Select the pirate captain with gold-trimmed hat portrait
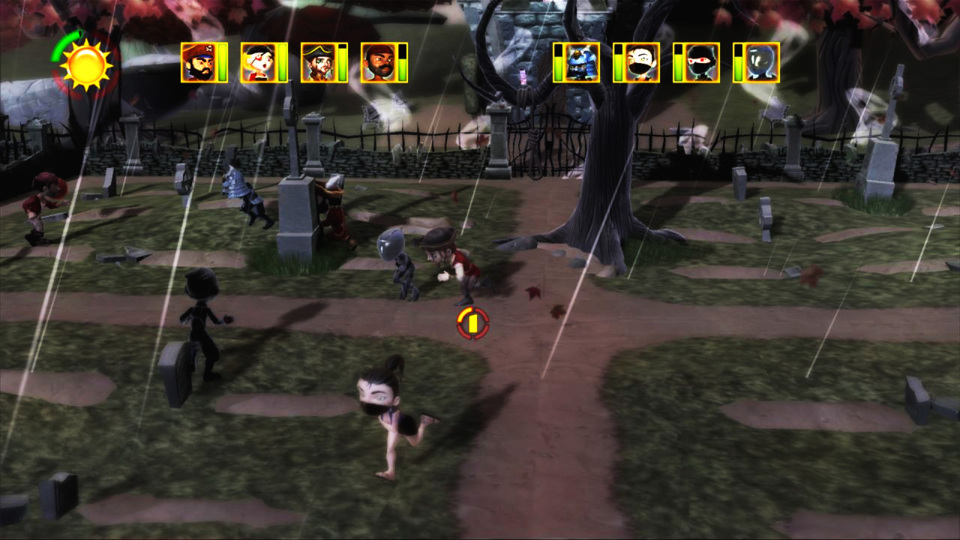960x540 pixels. tap(317, 62)
